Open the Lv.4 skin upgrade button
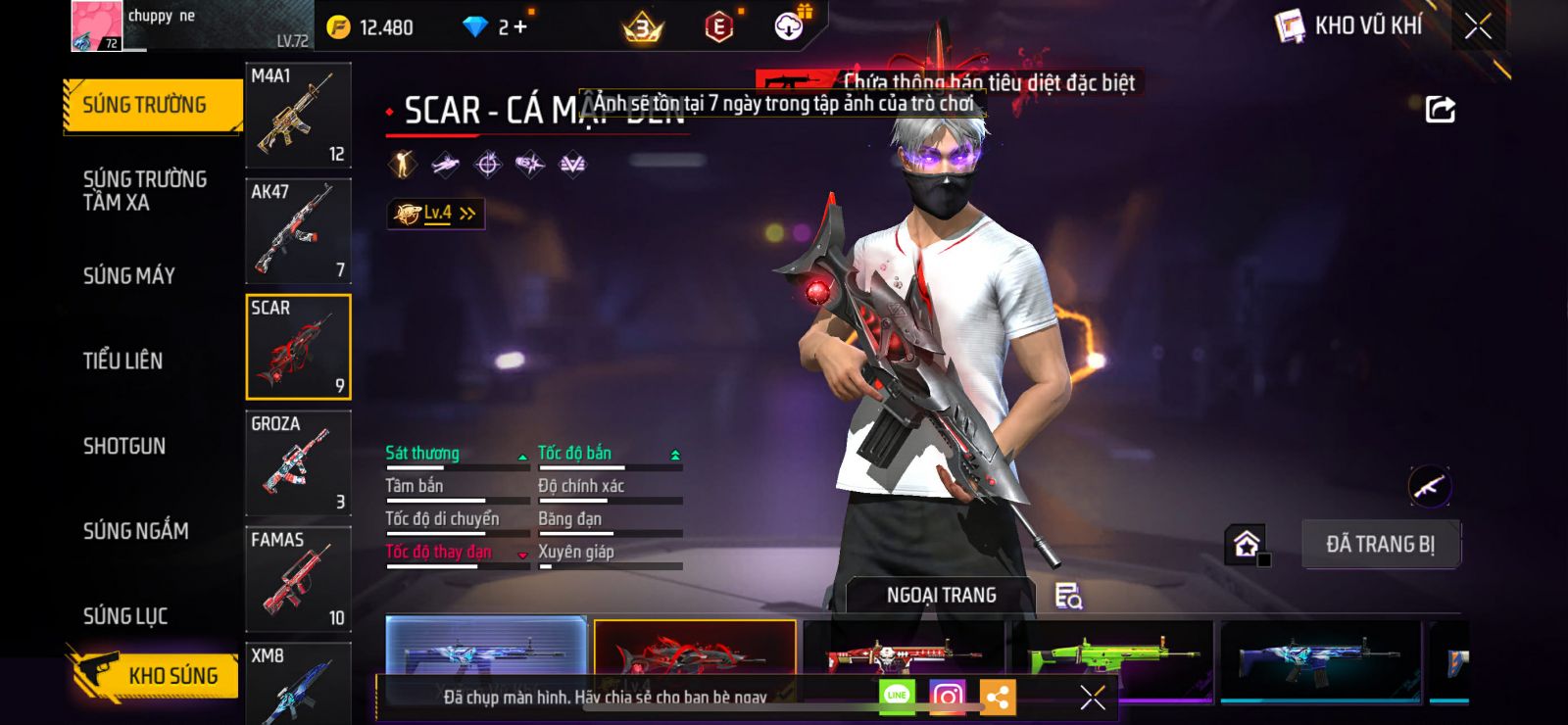This screenshot has width=1568, height=725. pos(436,213)
